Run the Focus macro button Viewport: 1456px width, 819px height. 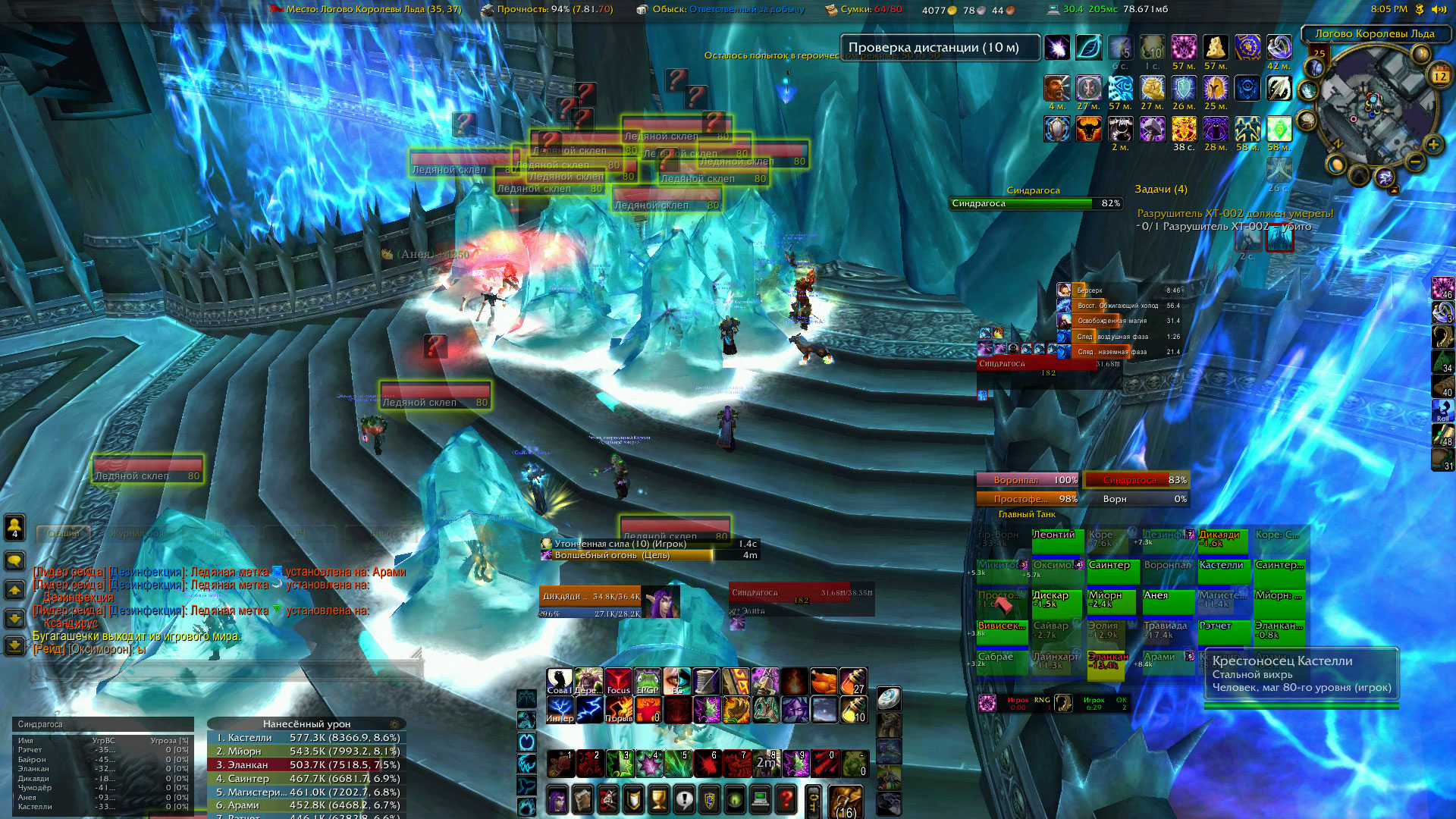[x=618, y=682]
